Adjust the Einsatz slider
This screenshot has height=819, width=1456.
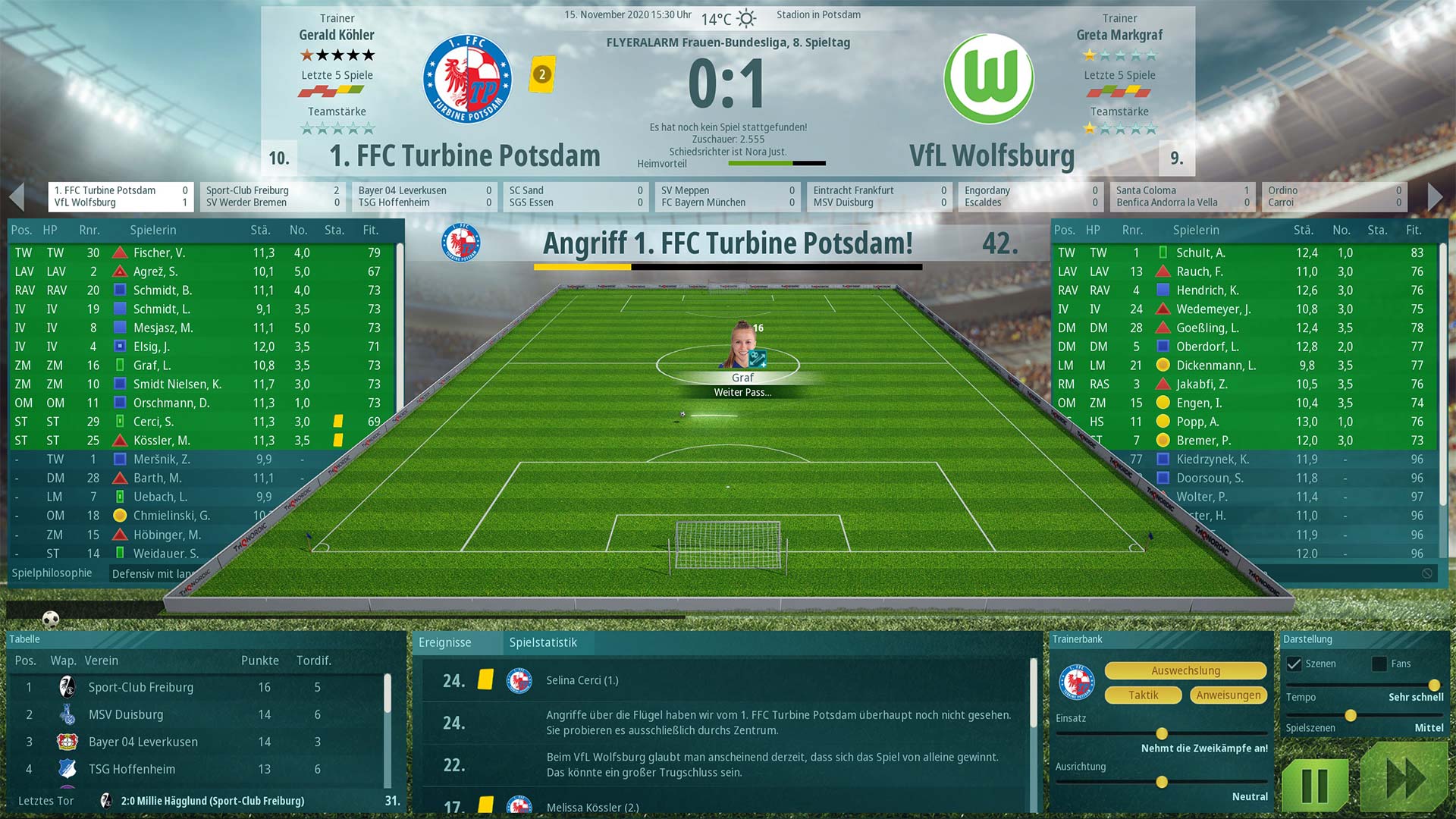point(1161,734)
